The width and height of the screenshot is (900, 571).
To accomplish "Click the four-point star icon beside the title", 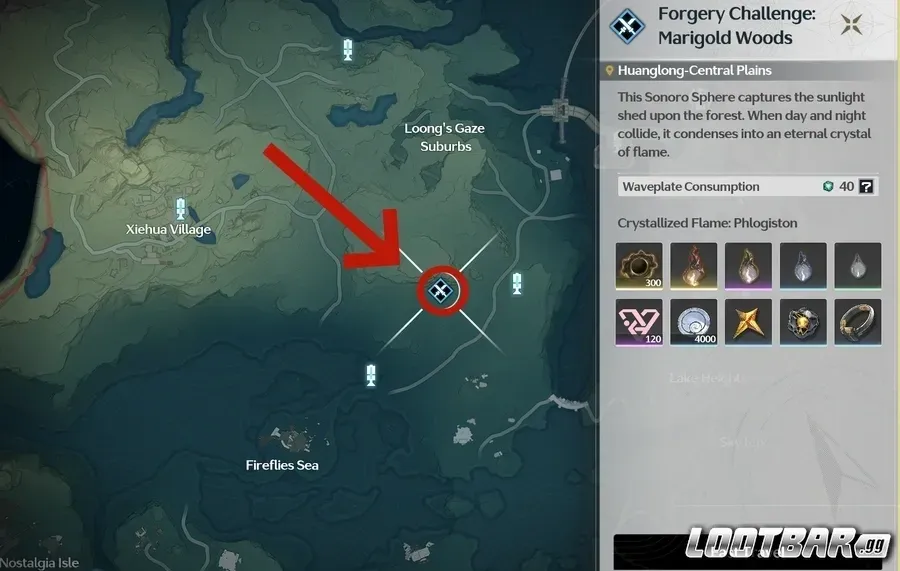I will 853,25.
